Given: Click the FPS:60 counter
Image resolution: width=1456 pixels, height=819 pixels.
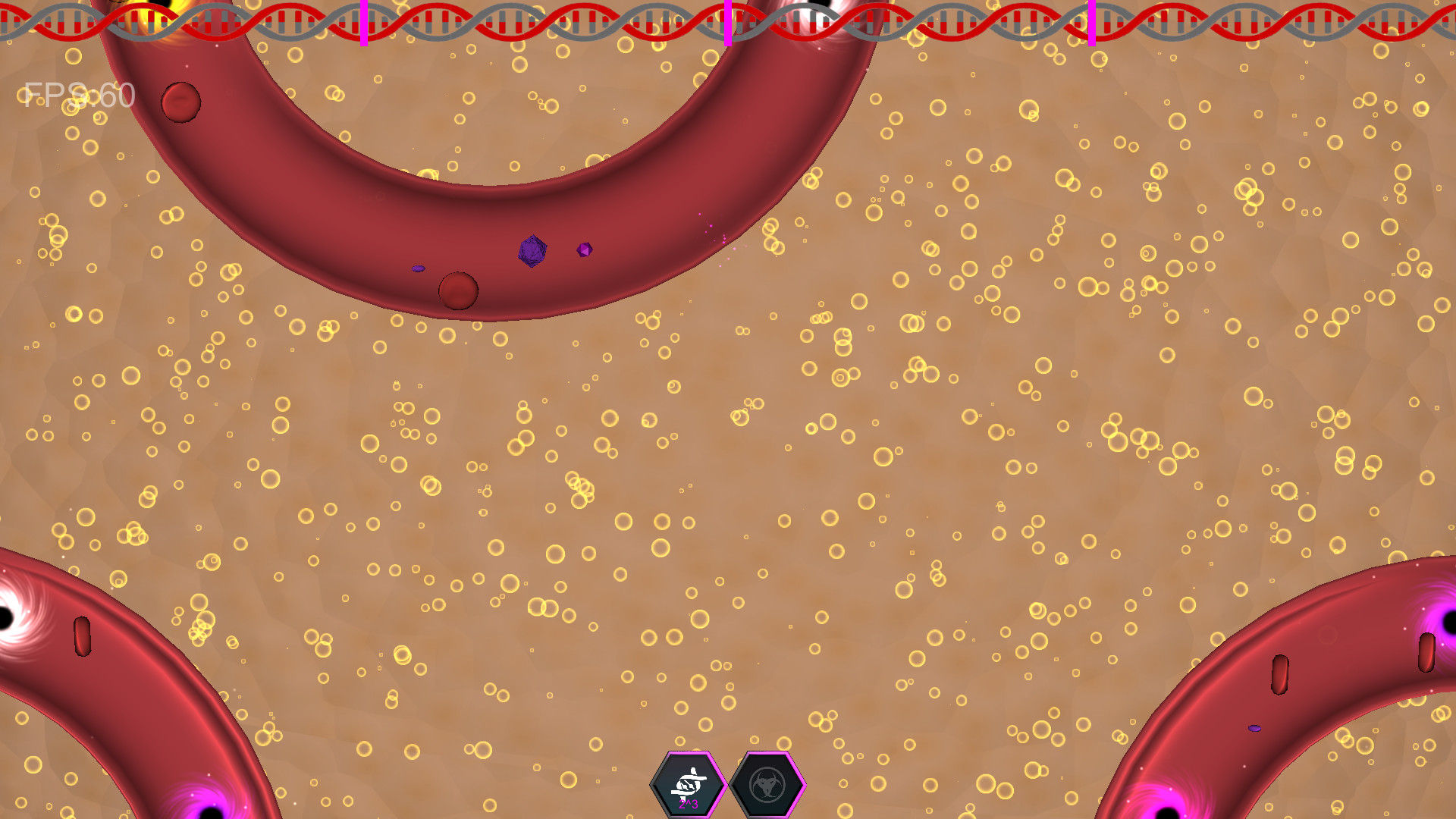Looking at the screenshot, I should pos(76,95).
